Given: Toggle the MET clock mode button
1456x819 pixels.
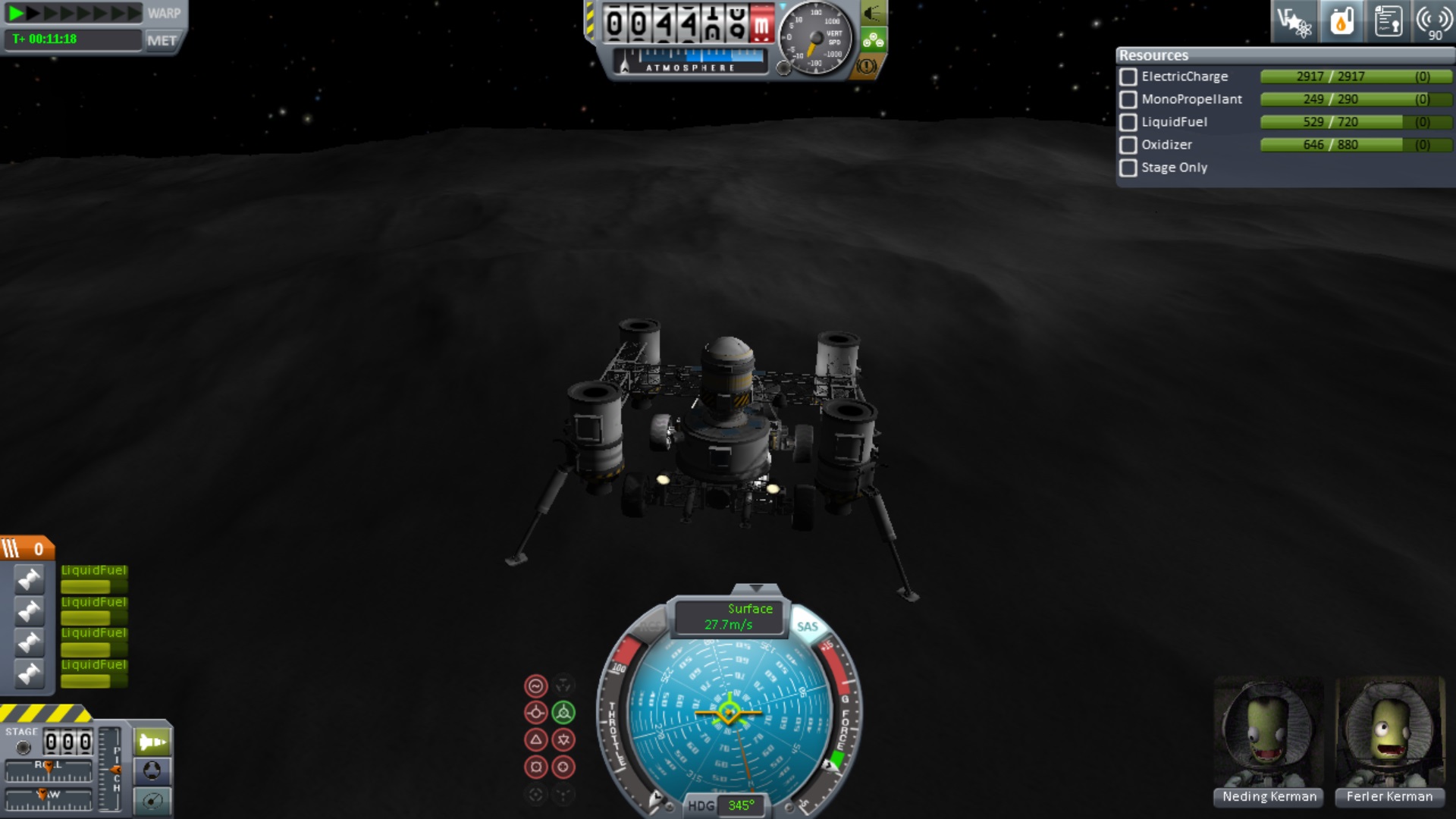Looking at the screenshot, I should [x=162, y=40].
